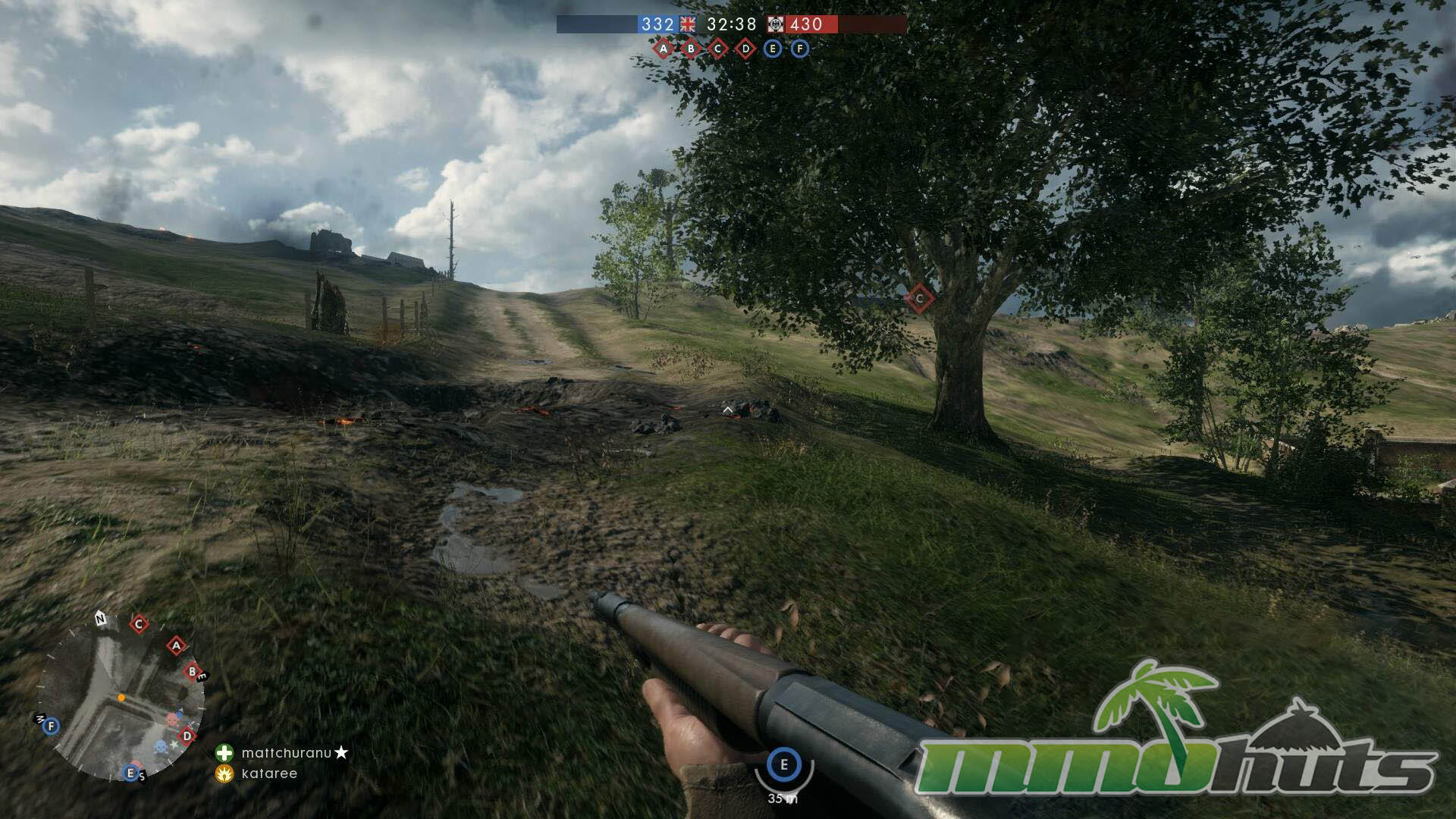
Task: Open the circular minimap
Action: 121,698
